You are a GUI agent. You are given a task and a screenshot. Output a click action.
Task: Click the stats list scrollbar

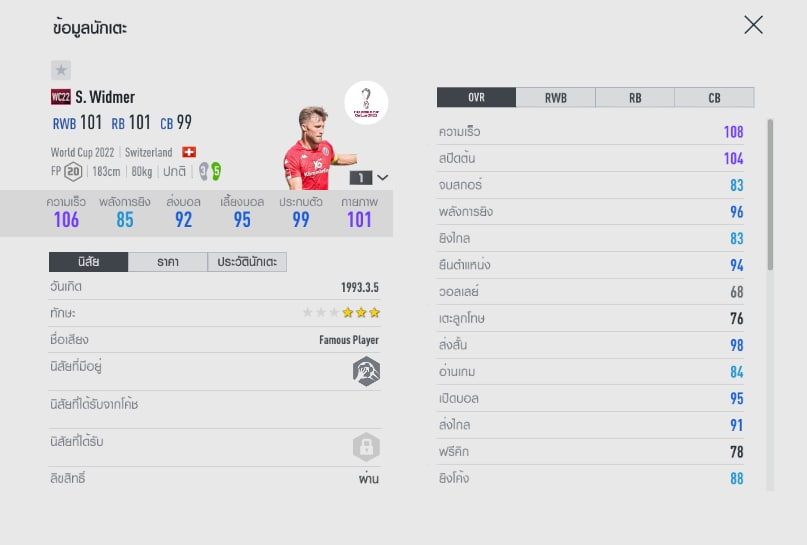point(769,195)
